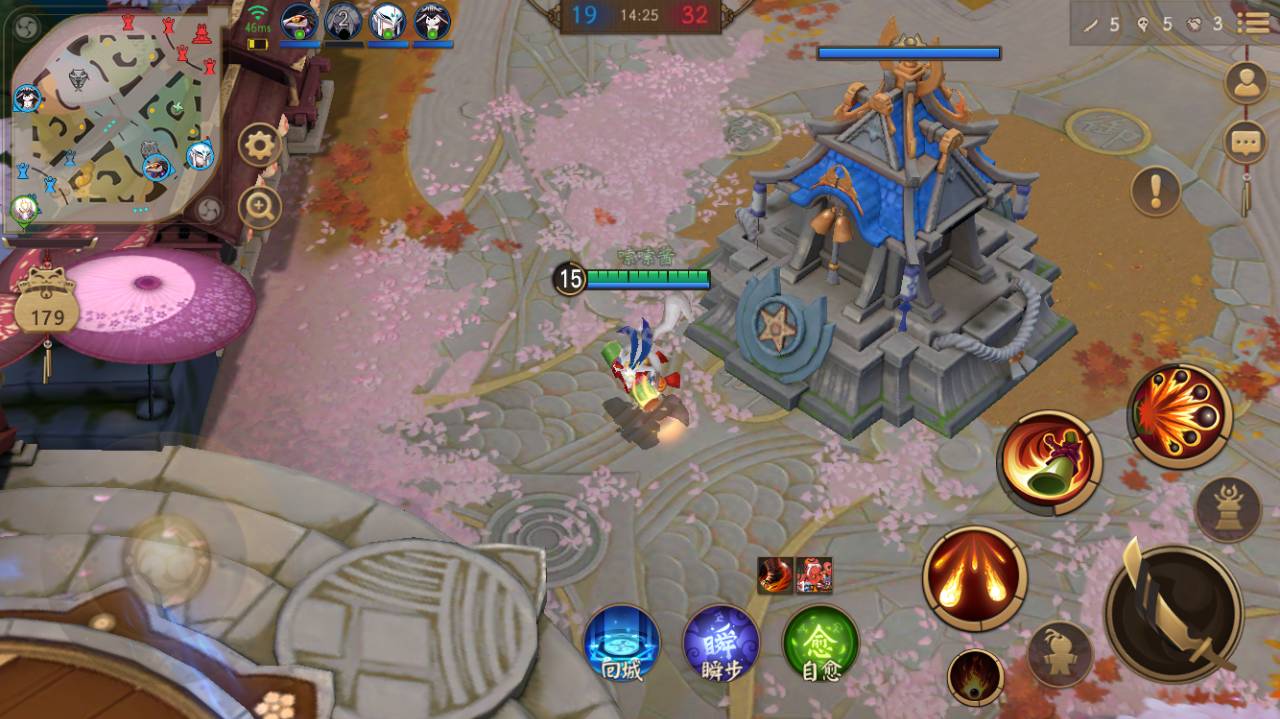Open the shop via gold pouch showing 179

point(47,307)
